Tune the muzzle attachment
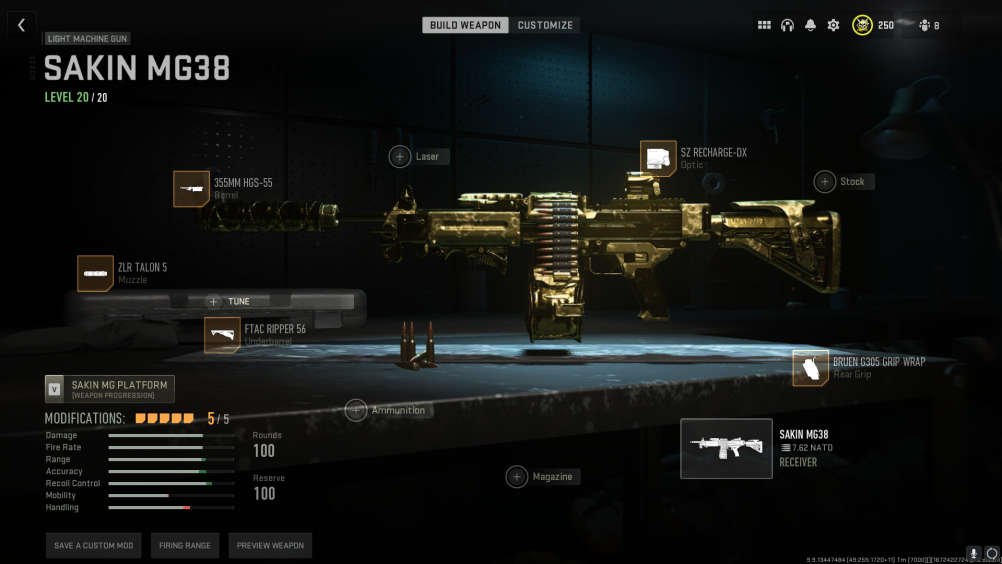The image size is (1002, 564). coord(230,301)
